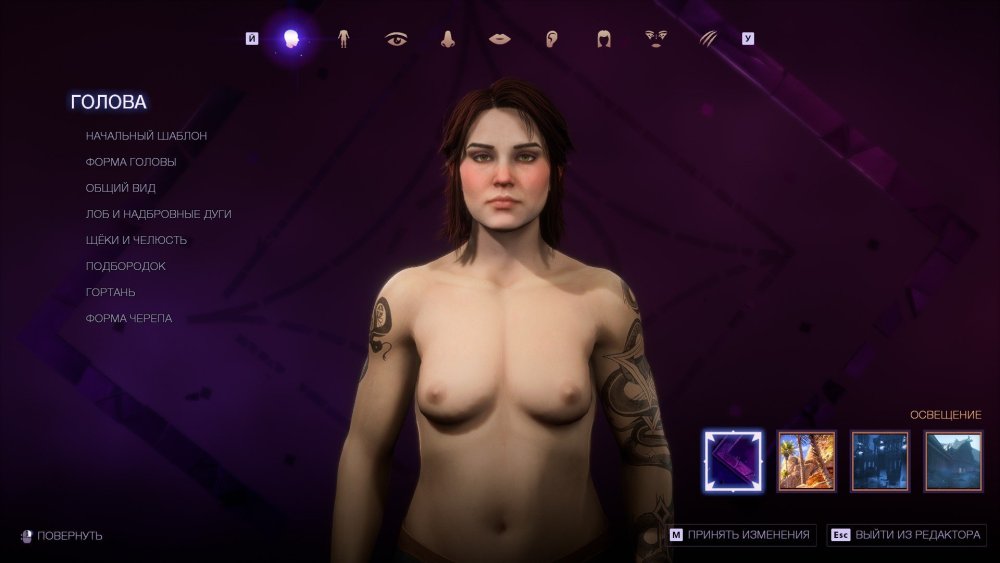Viewport: 1000px width, 563px height.
Task: Click the glowing head tab icon
Action: (291, 39)
